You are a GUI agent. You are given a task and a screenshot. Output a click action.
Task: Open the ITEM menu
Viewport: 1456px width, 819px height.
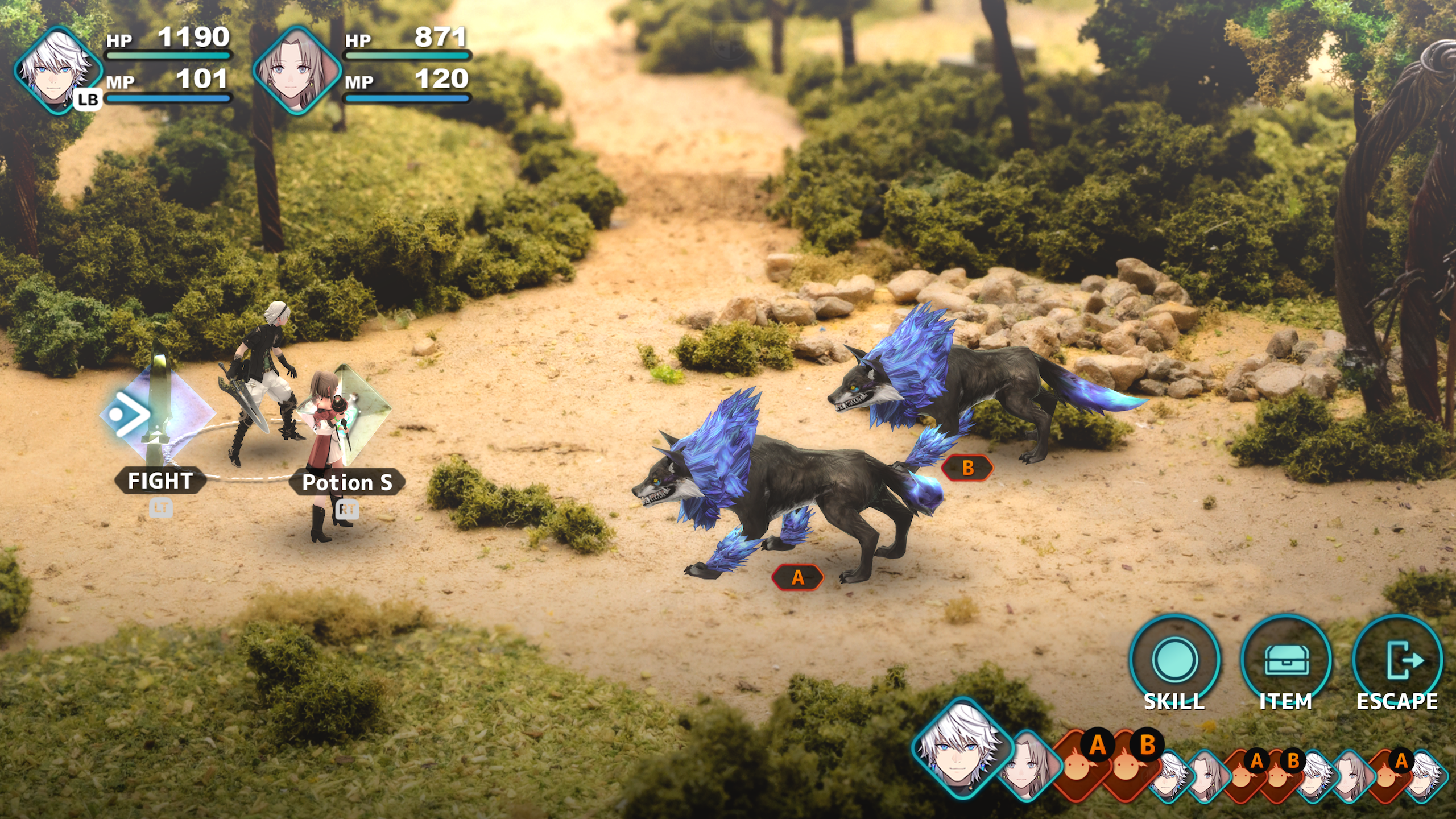pos(1286,663)
